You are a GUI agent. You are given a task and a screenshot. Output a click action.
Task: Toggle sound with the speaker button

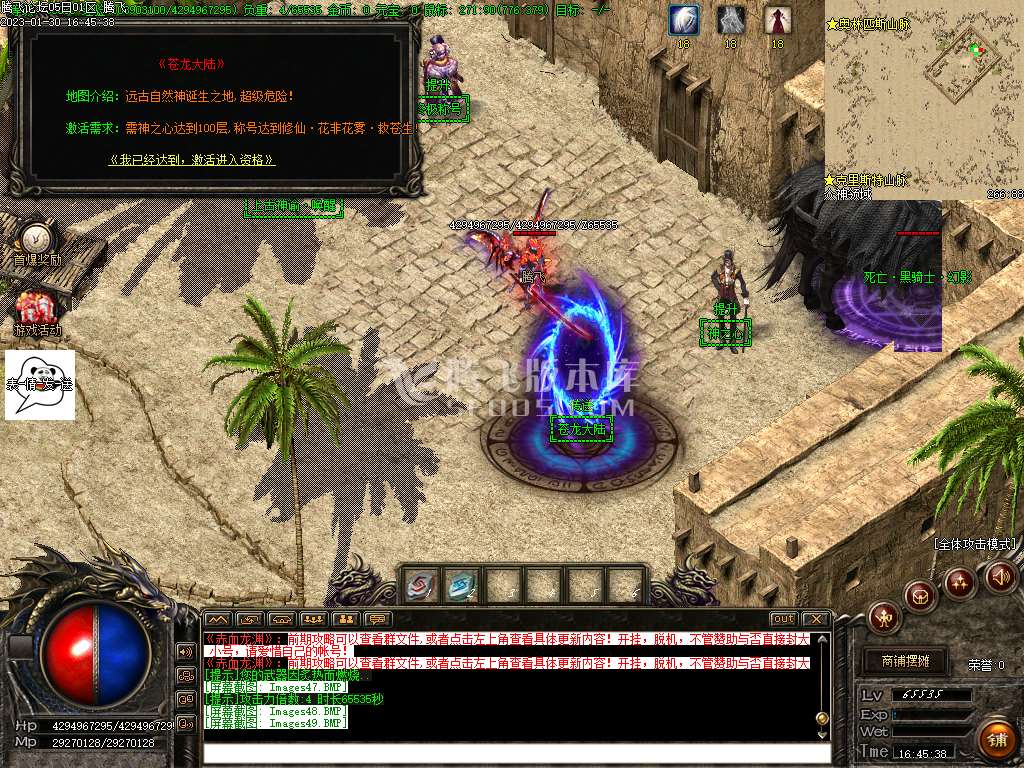(x=1000, y=576)
